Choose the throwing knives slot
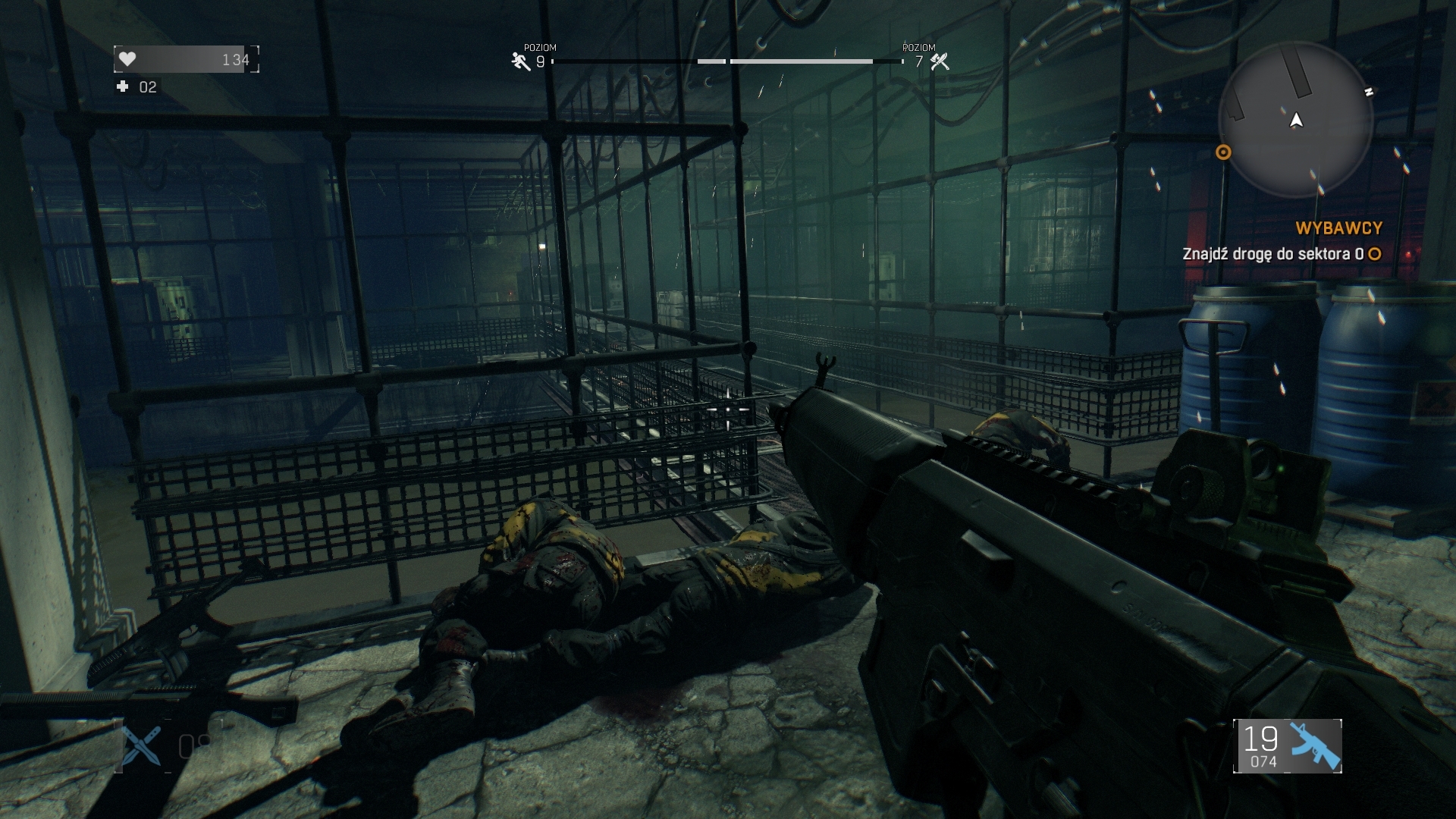 pyautogui.click(x=143, y=745)
